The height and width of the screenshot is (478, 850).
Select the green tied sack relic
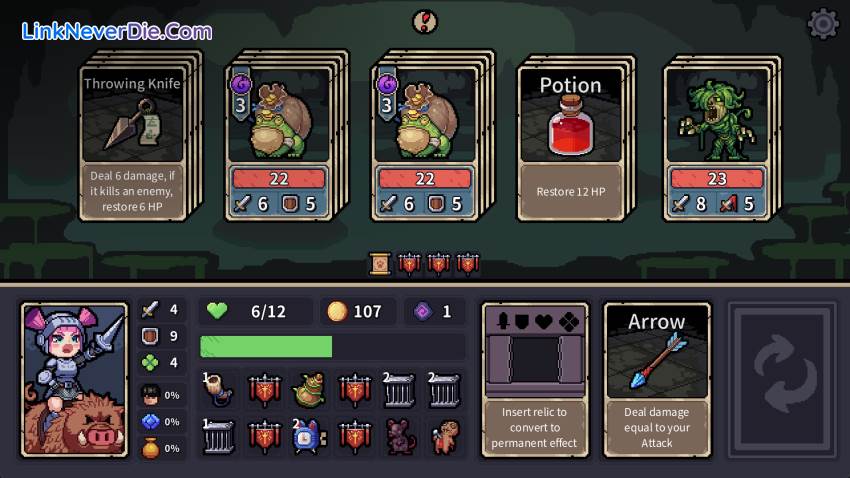310,390
